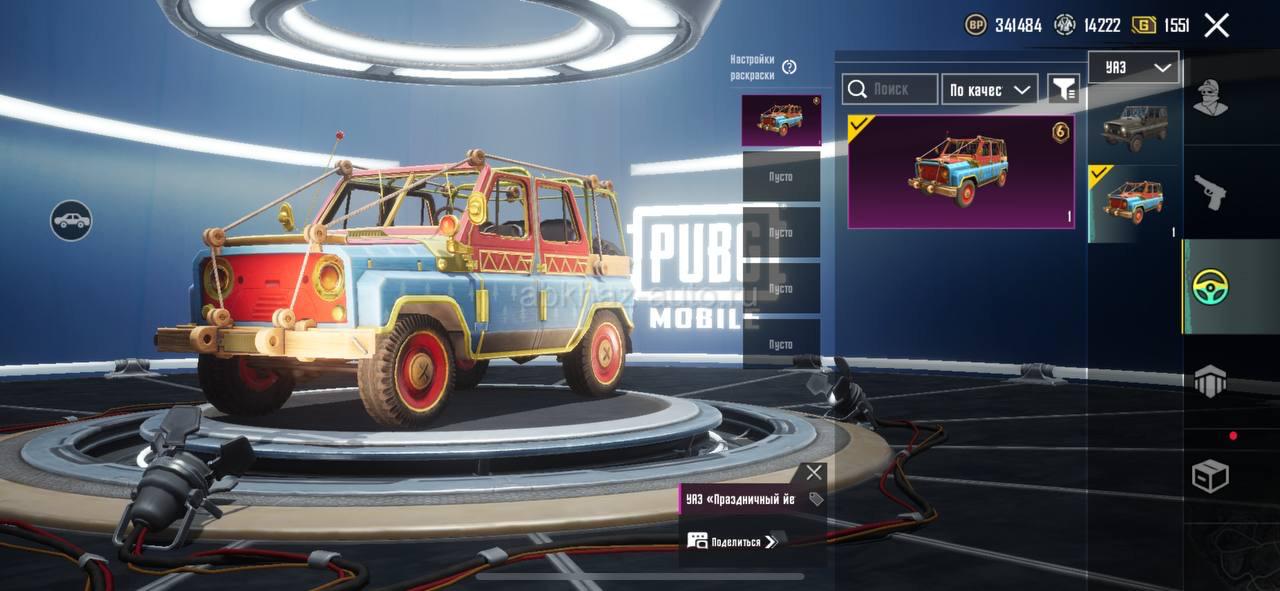Click the tag icon next to skin name
The height and width of the screenshot is (591, 1280).
tap(816, 500)
